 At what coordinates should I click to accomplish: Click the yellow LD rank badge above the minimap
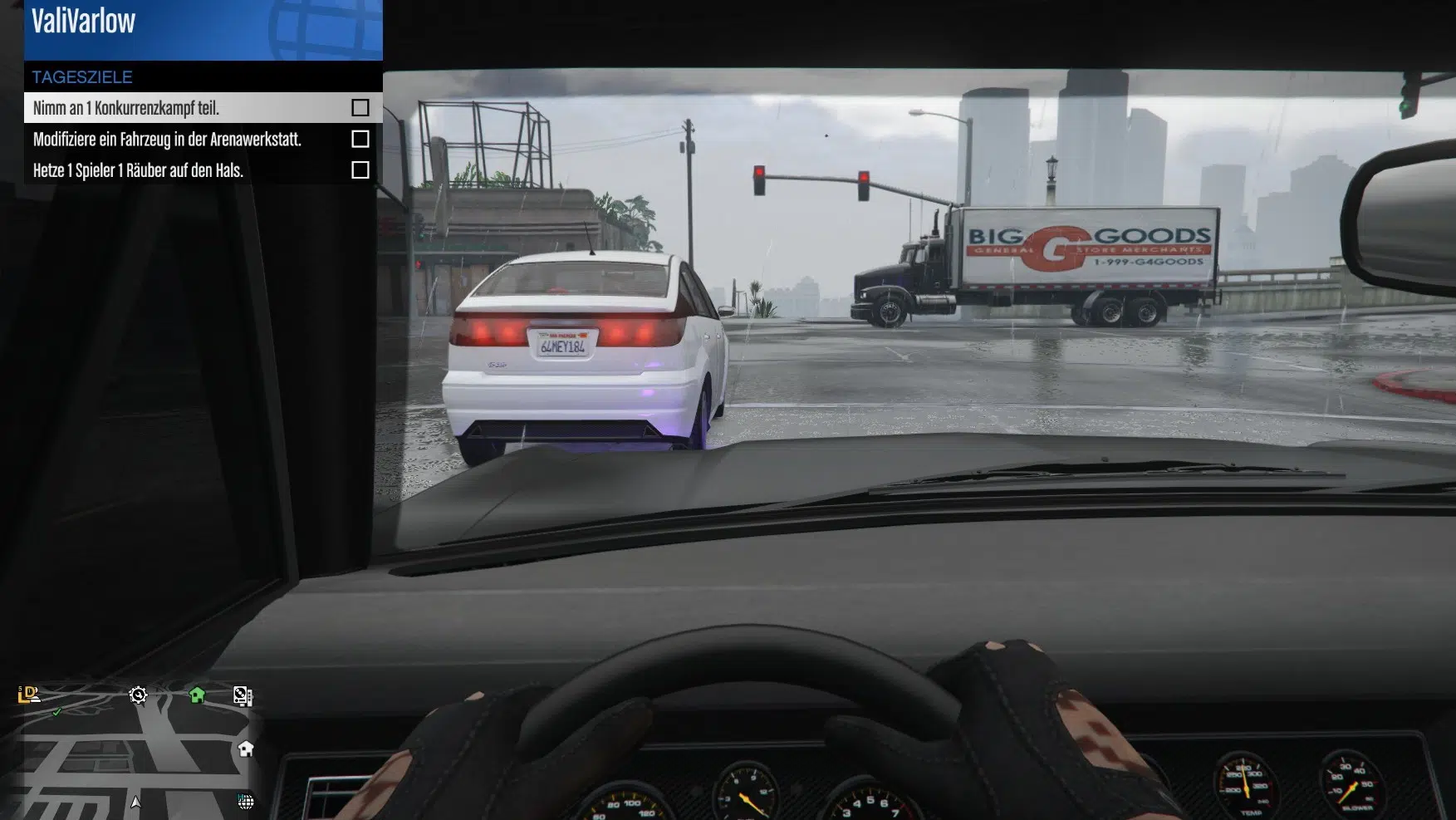click(28, 695)
